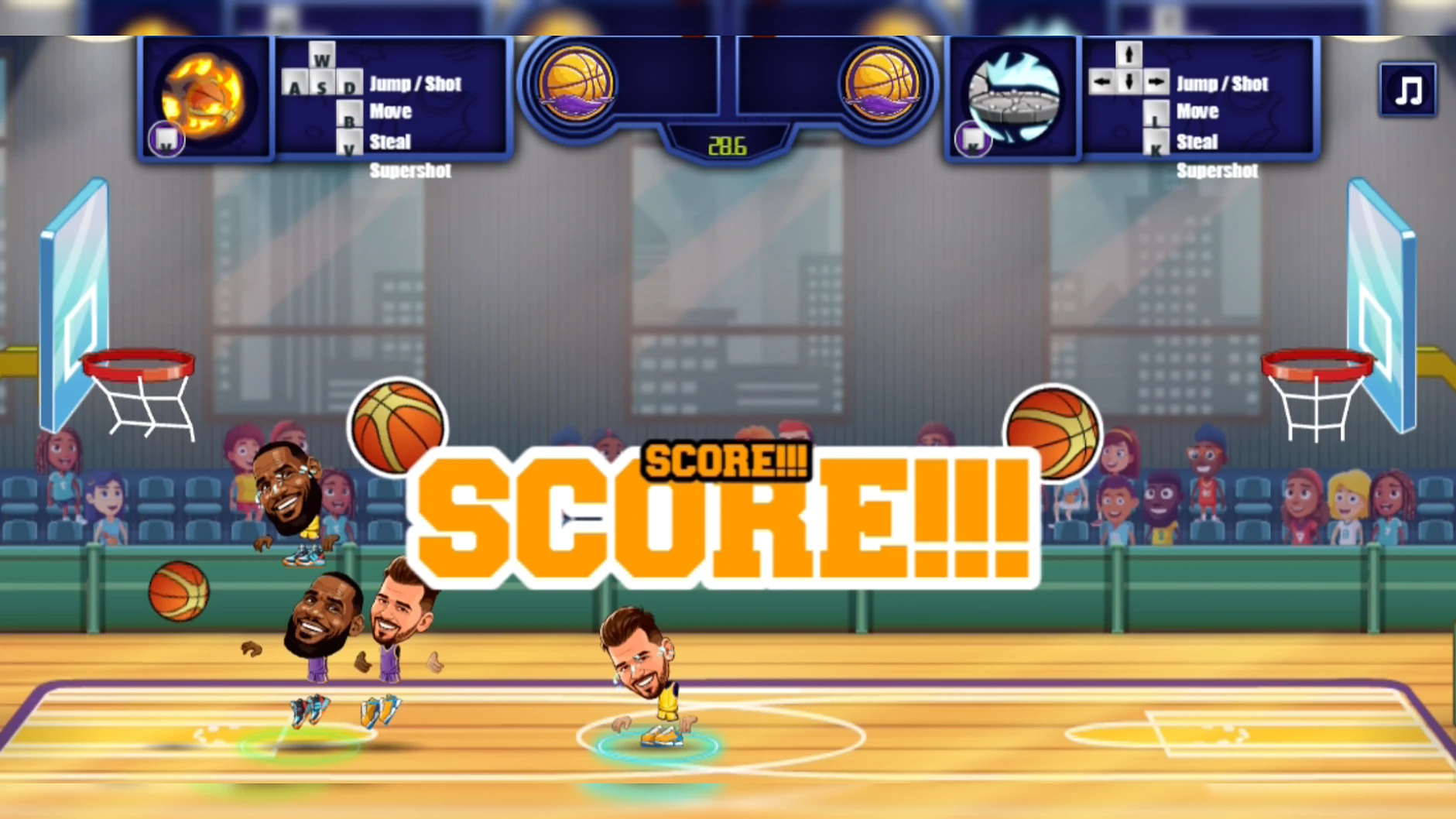Click the Move label in right controls
This screenshot has height=819, width=1456.
[1197, 111]
